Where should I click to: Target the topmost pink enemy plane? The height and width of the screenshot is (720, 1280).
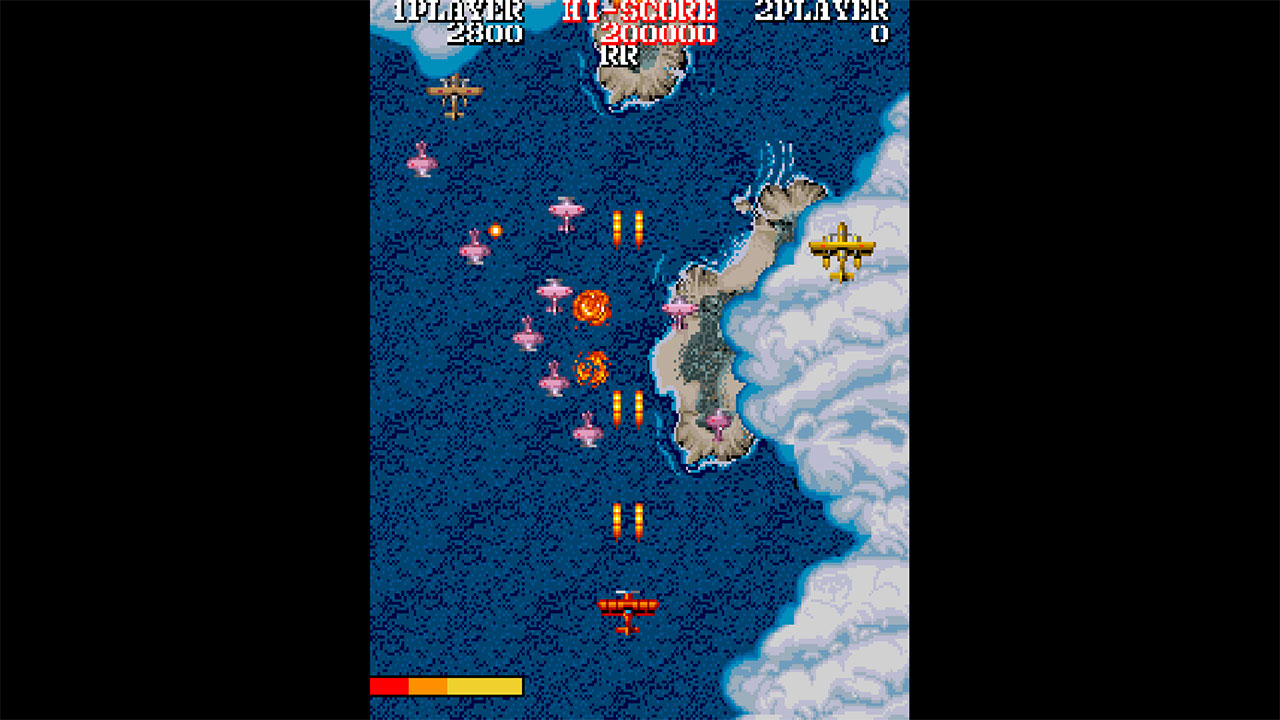[x=424, y=161]
